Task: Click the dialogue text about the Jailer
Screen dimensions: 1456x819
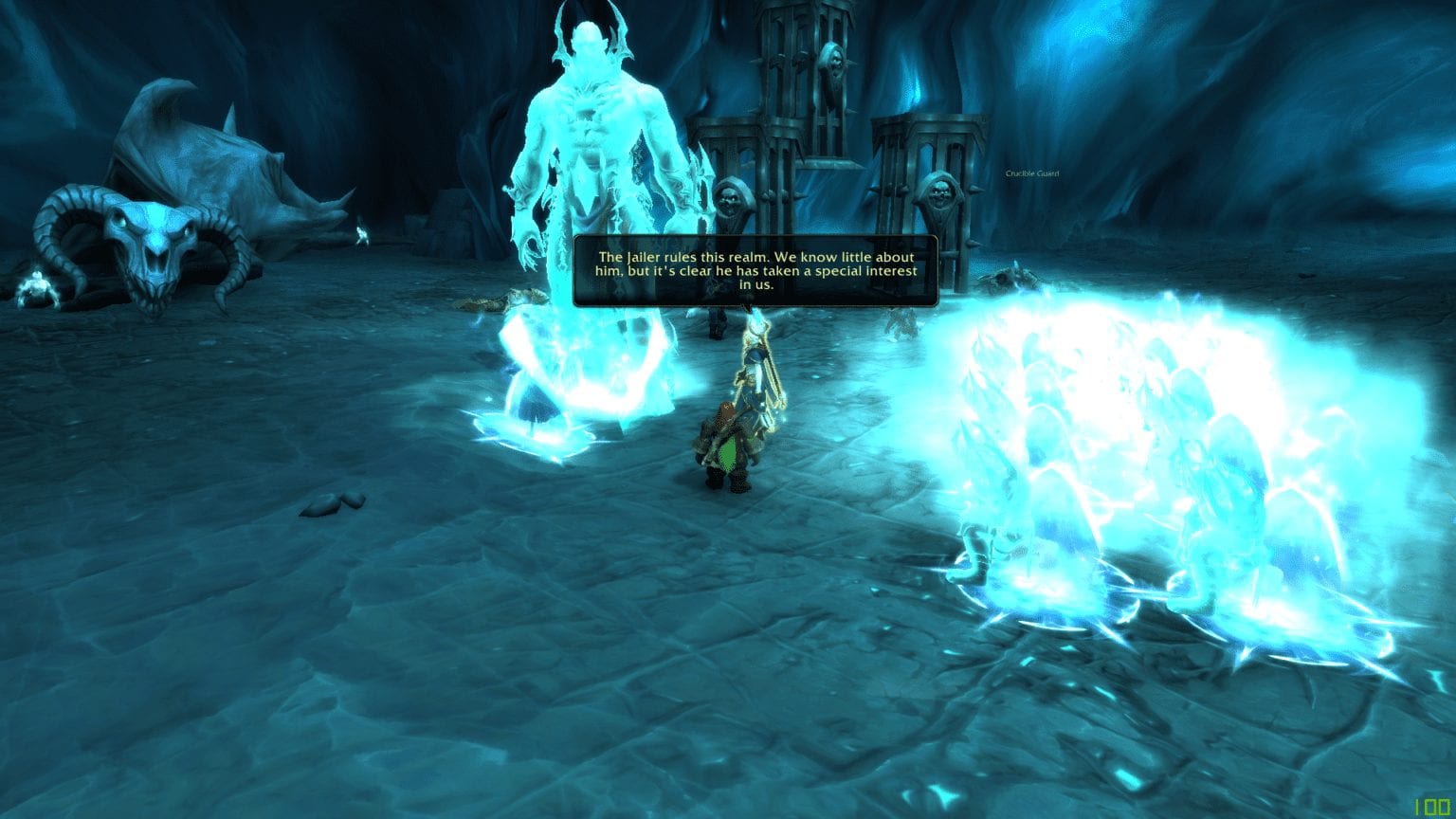Action: [x=755, y=270]
